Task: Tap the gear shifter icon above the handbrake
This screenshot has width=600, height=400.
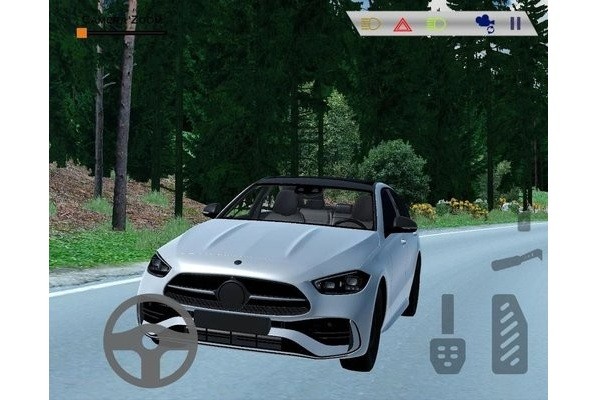Action: [524, 220]
